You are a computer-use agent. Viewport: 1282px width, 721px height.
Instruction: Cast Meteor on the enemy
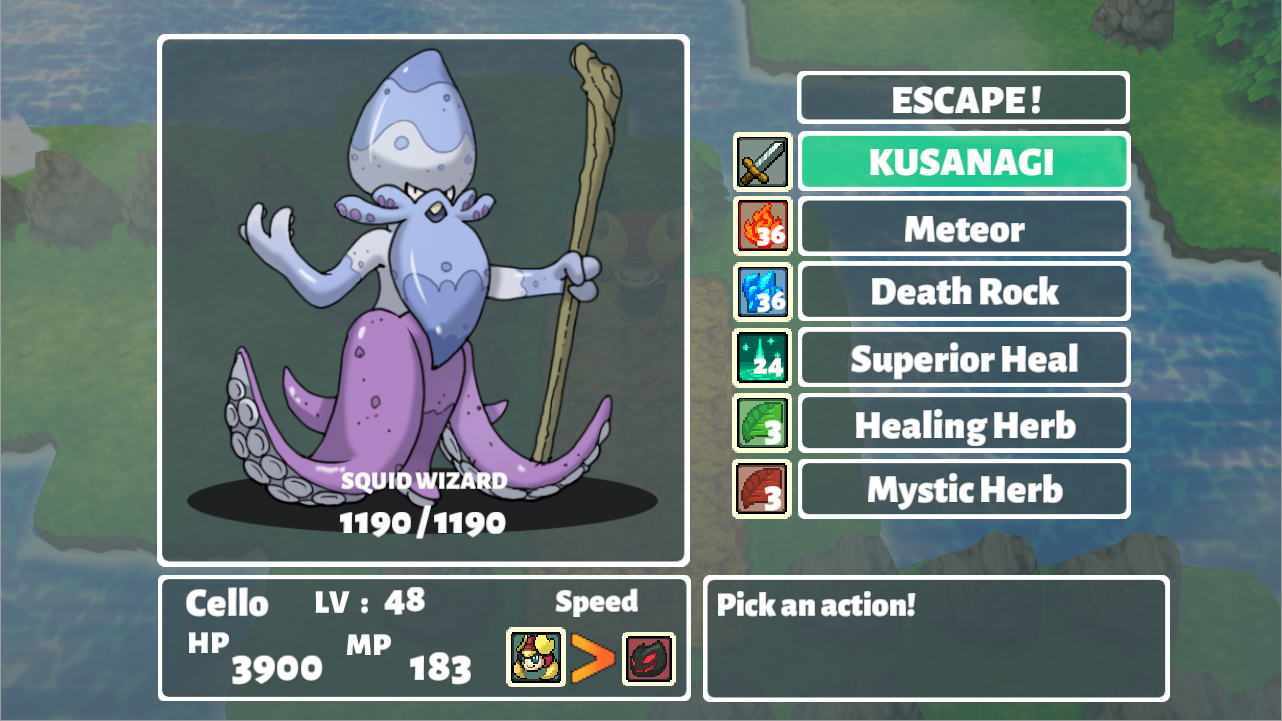(963, 226)
